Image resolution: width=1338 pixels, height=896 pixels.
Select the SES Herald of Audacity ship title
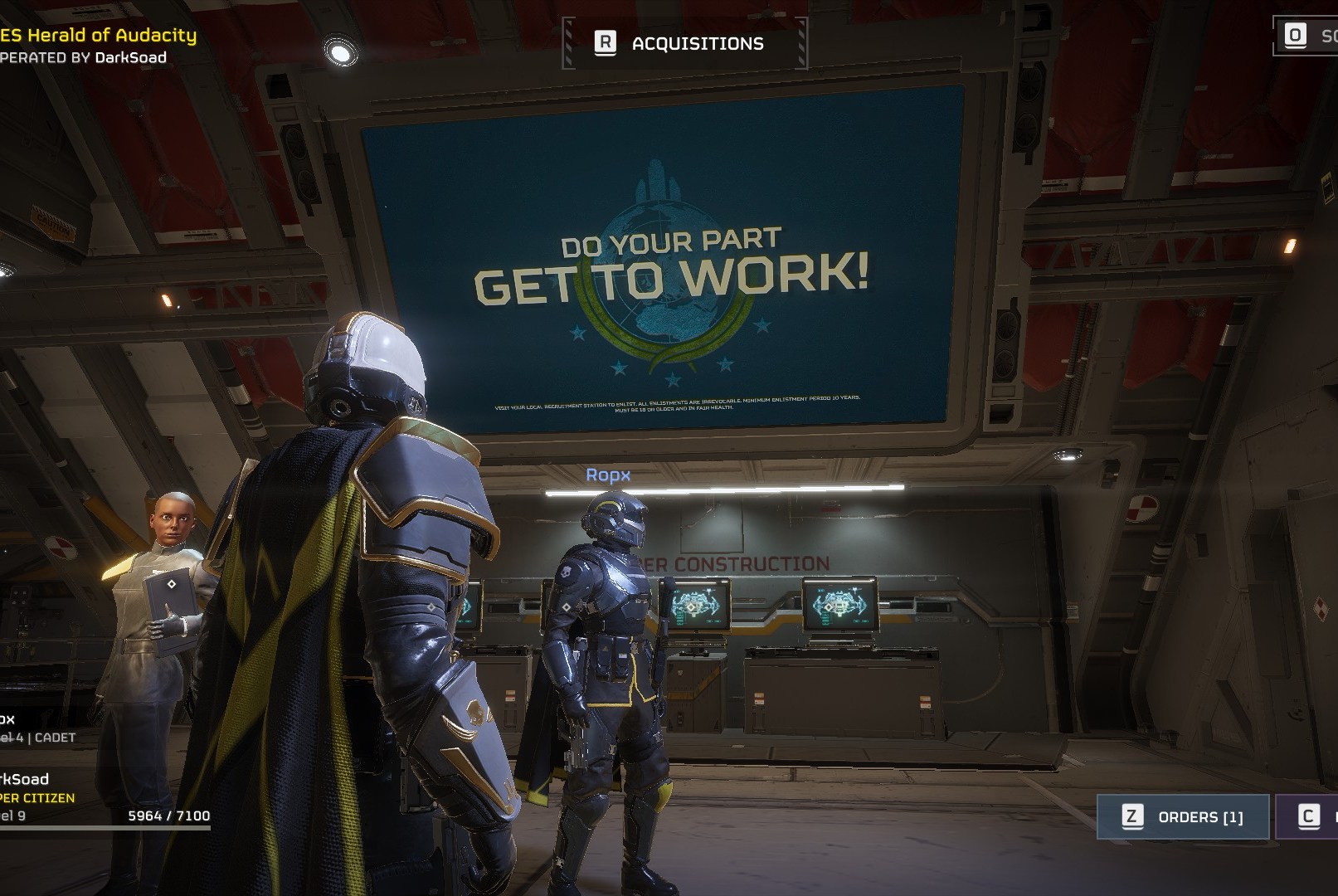[x=100, y=35]
